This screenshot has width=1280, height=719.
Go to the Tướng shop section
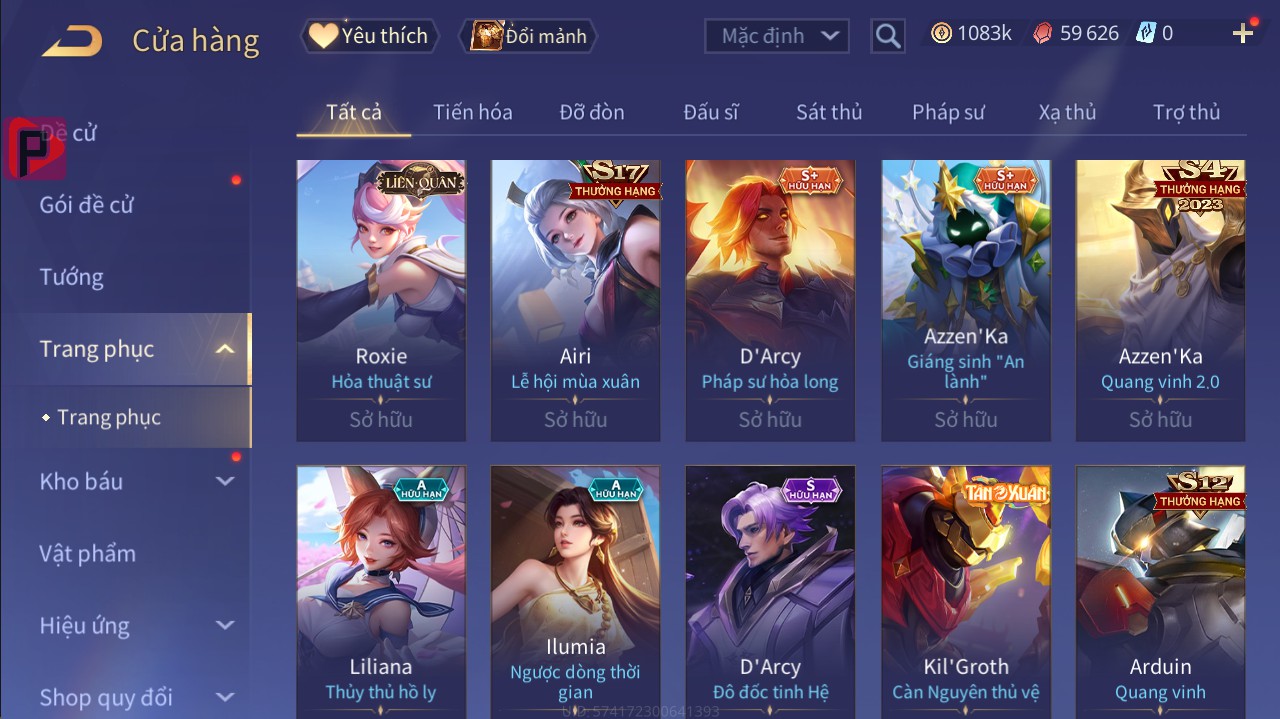click(x=72, y=277)
